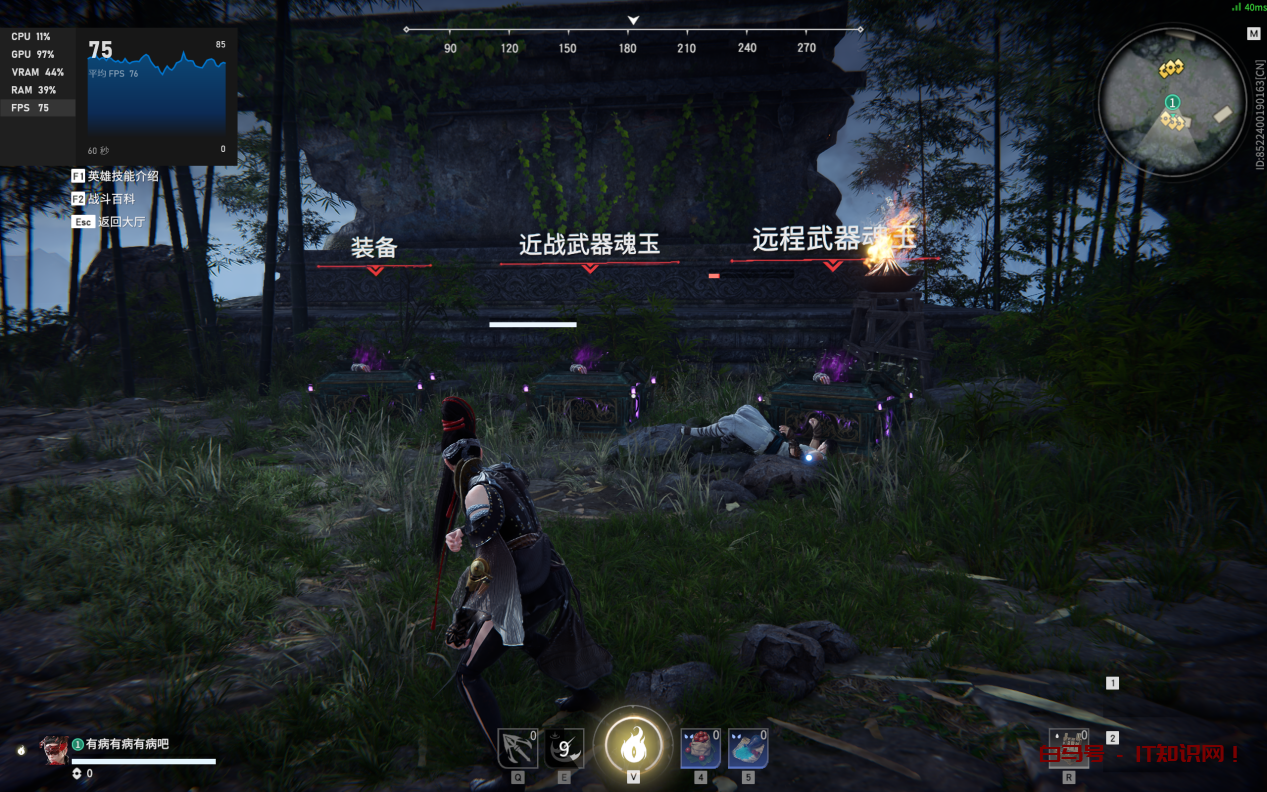
Task: Activate the crescent skill icon
Action: pyautogui.click(x=564, y=748)
